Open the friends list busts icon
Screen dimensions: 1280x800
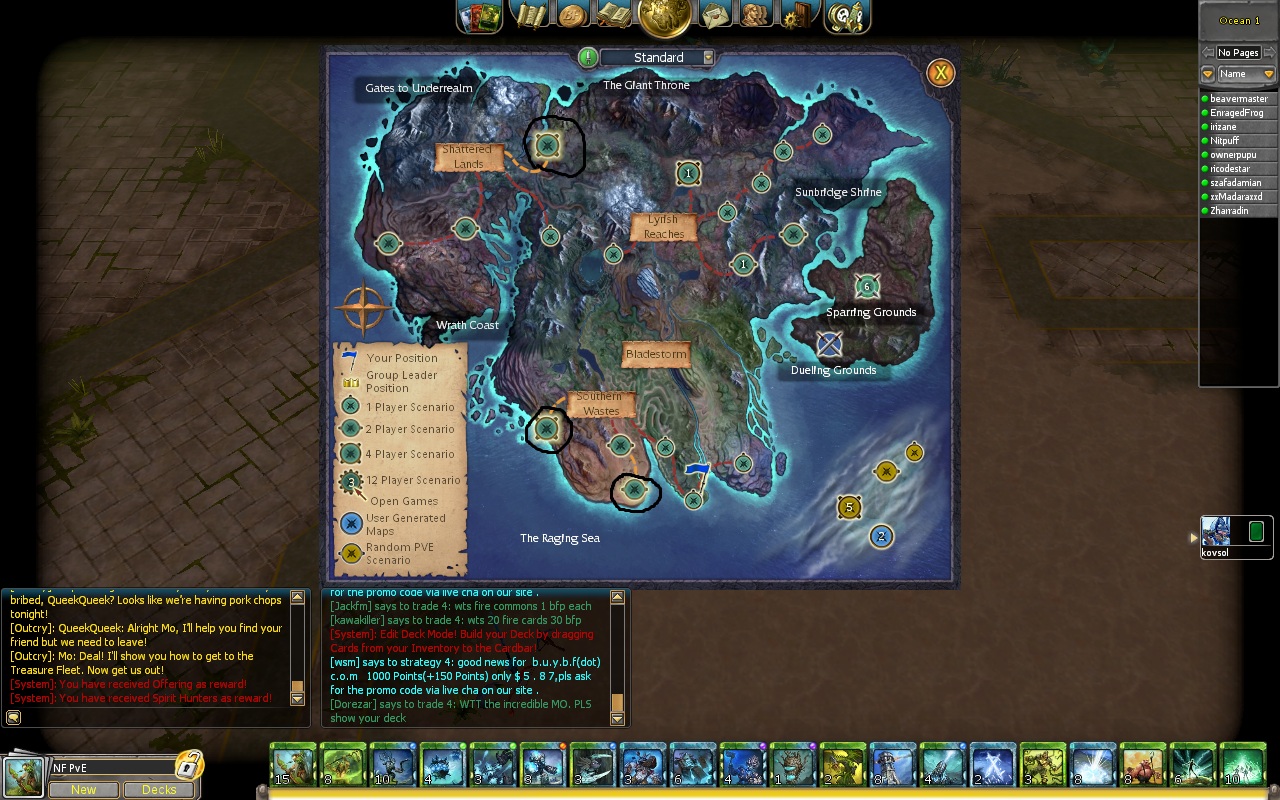(756, 15)
